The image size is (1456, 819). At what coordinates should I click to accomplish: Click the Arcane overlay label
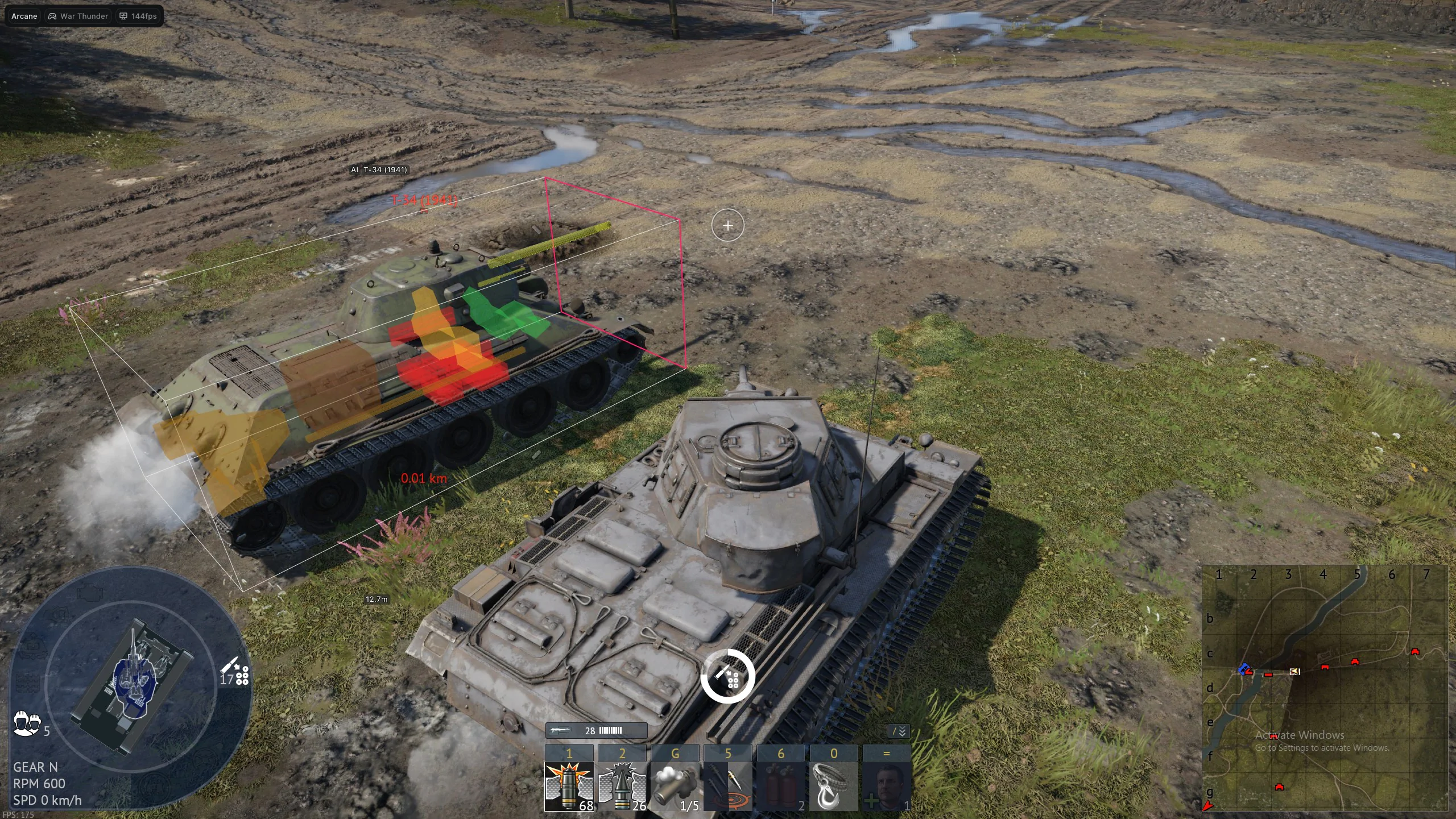point(24,16)
